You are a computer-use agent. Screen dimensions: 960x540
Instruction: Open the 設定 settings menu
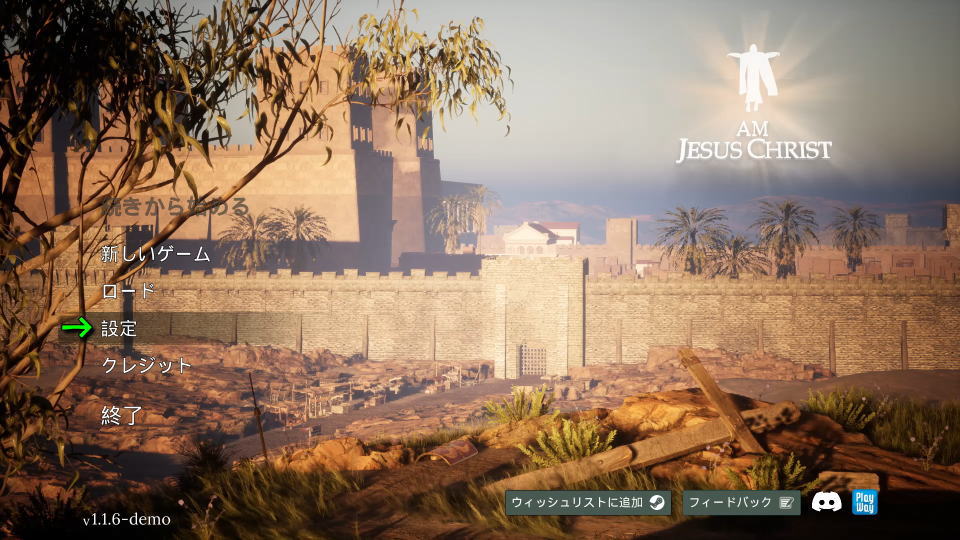pyautogui.click(x=120, y=328)
